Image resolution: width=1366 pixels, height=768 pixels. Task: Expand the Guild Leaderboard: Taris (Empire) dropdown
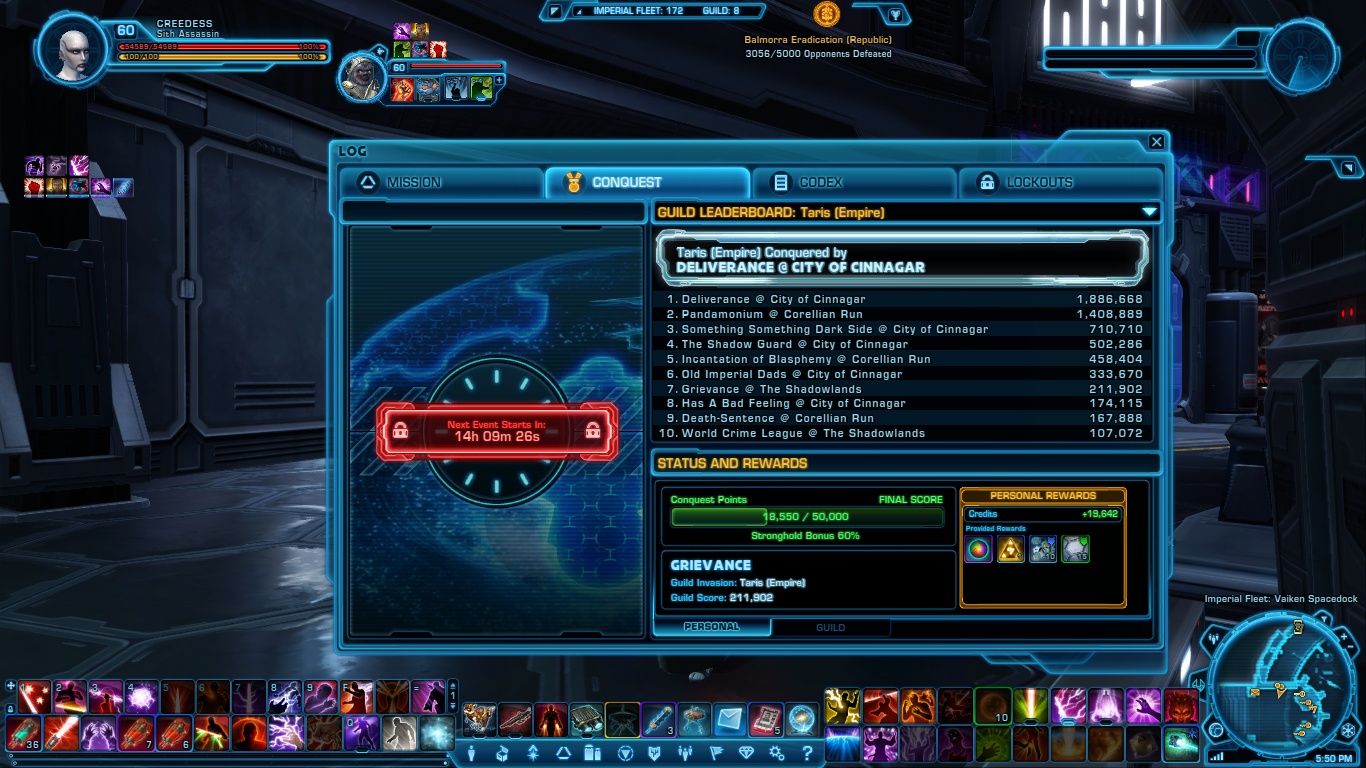click(1148, 212)
